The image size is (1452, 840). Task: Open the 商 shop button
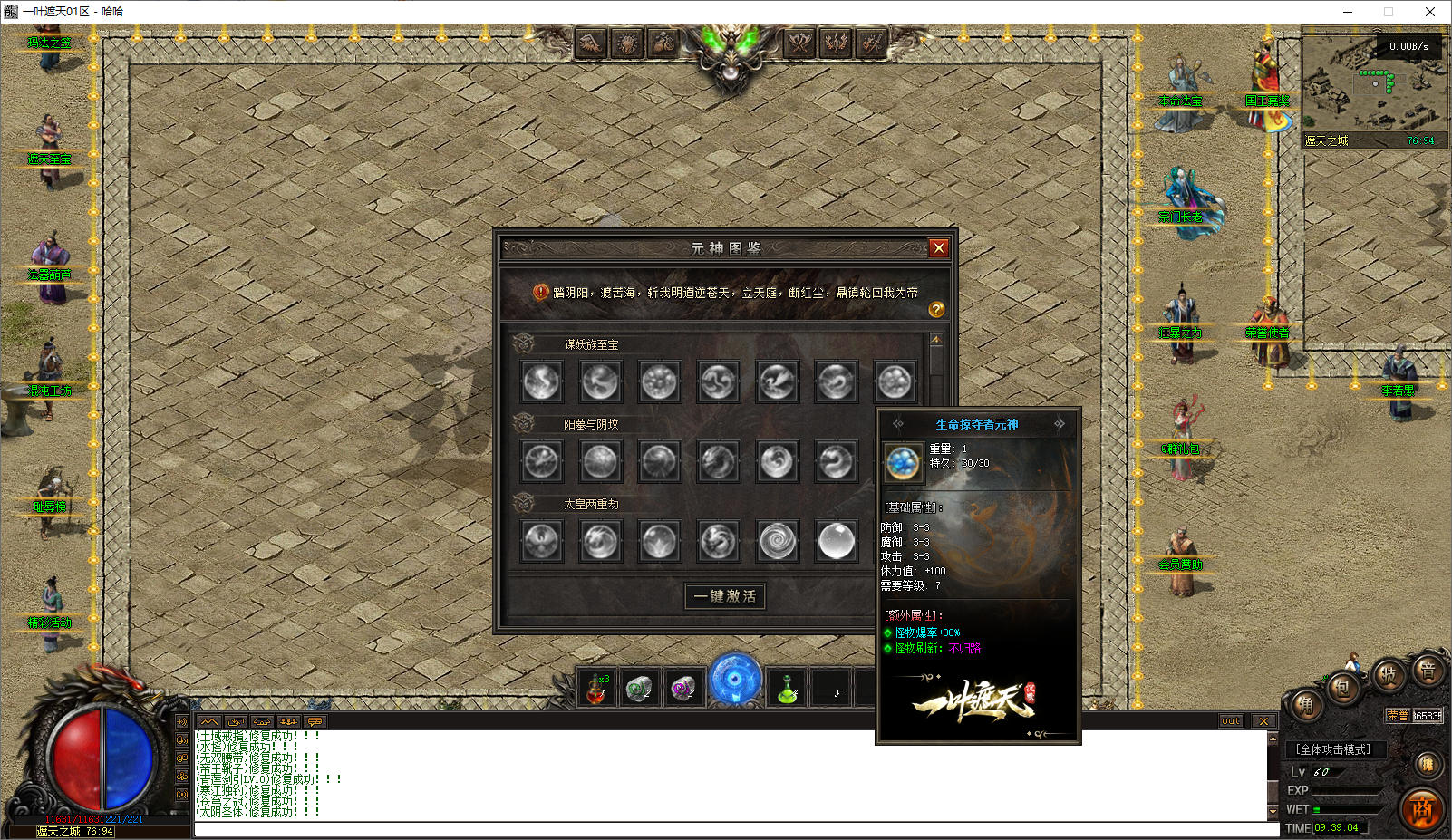[x=1421, y=808]
